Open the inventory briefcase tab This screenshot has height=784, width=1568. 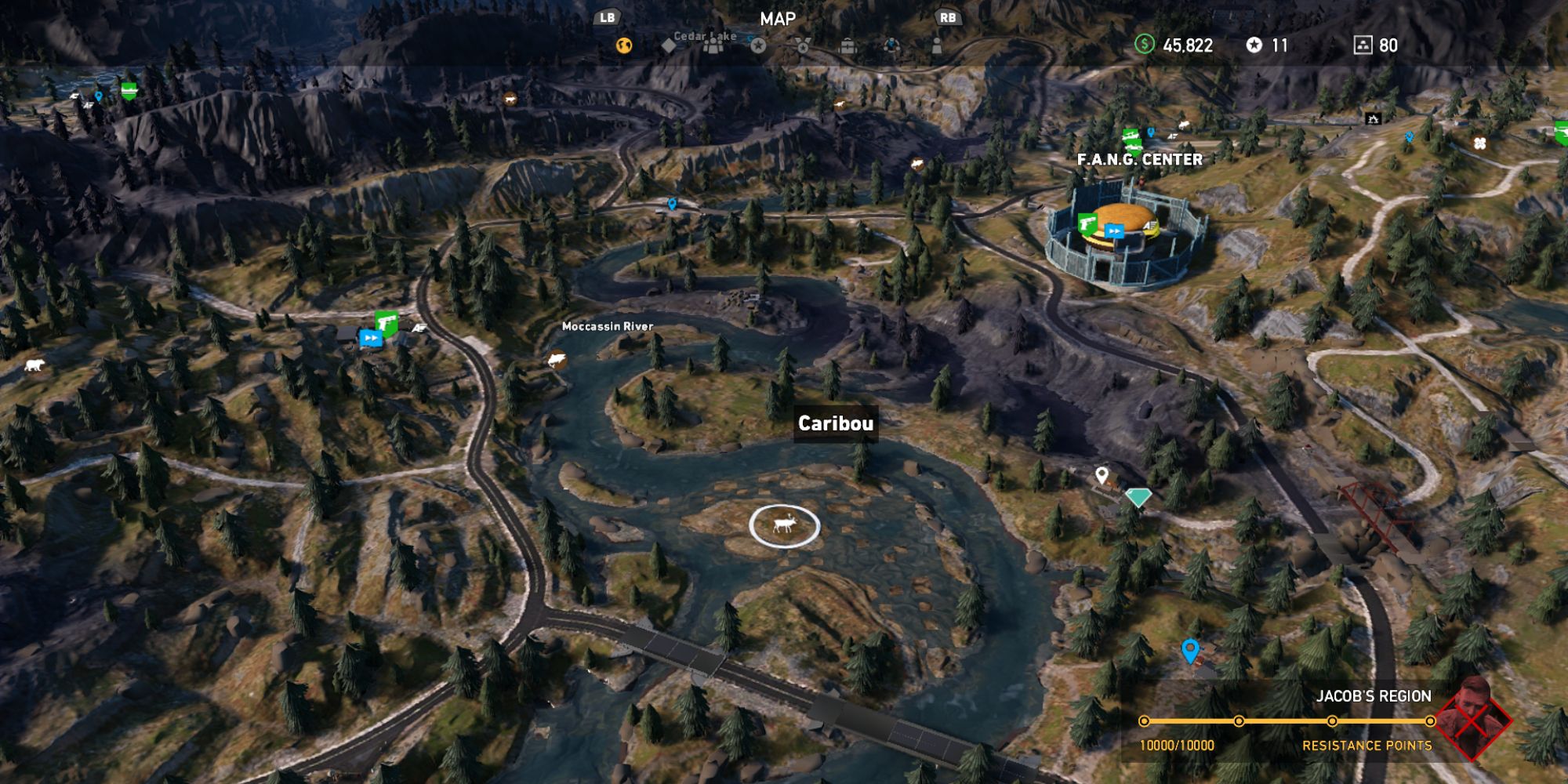848,47
